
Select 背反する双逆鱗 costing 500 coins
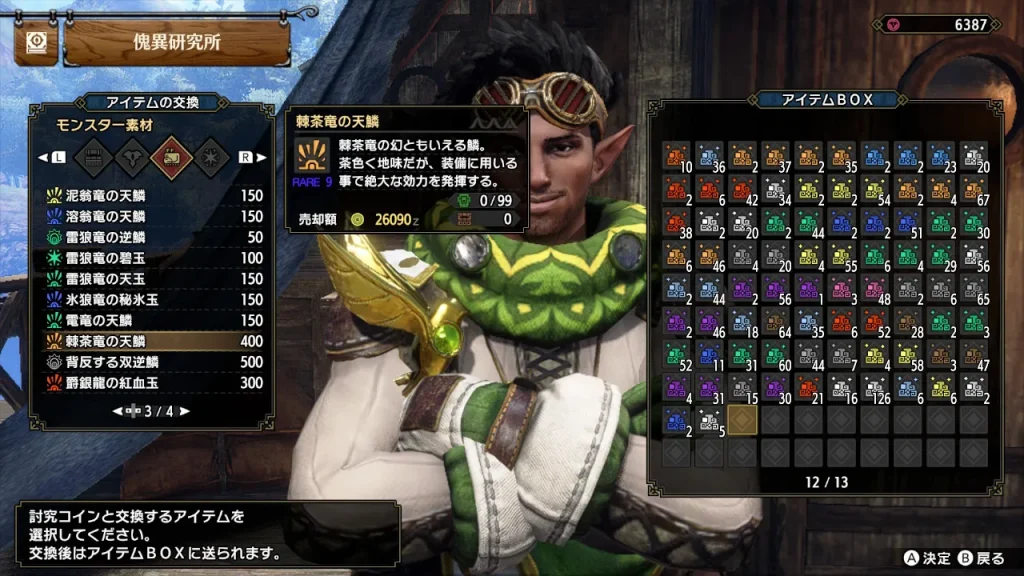pyautogui.click(x=150, y=361)
